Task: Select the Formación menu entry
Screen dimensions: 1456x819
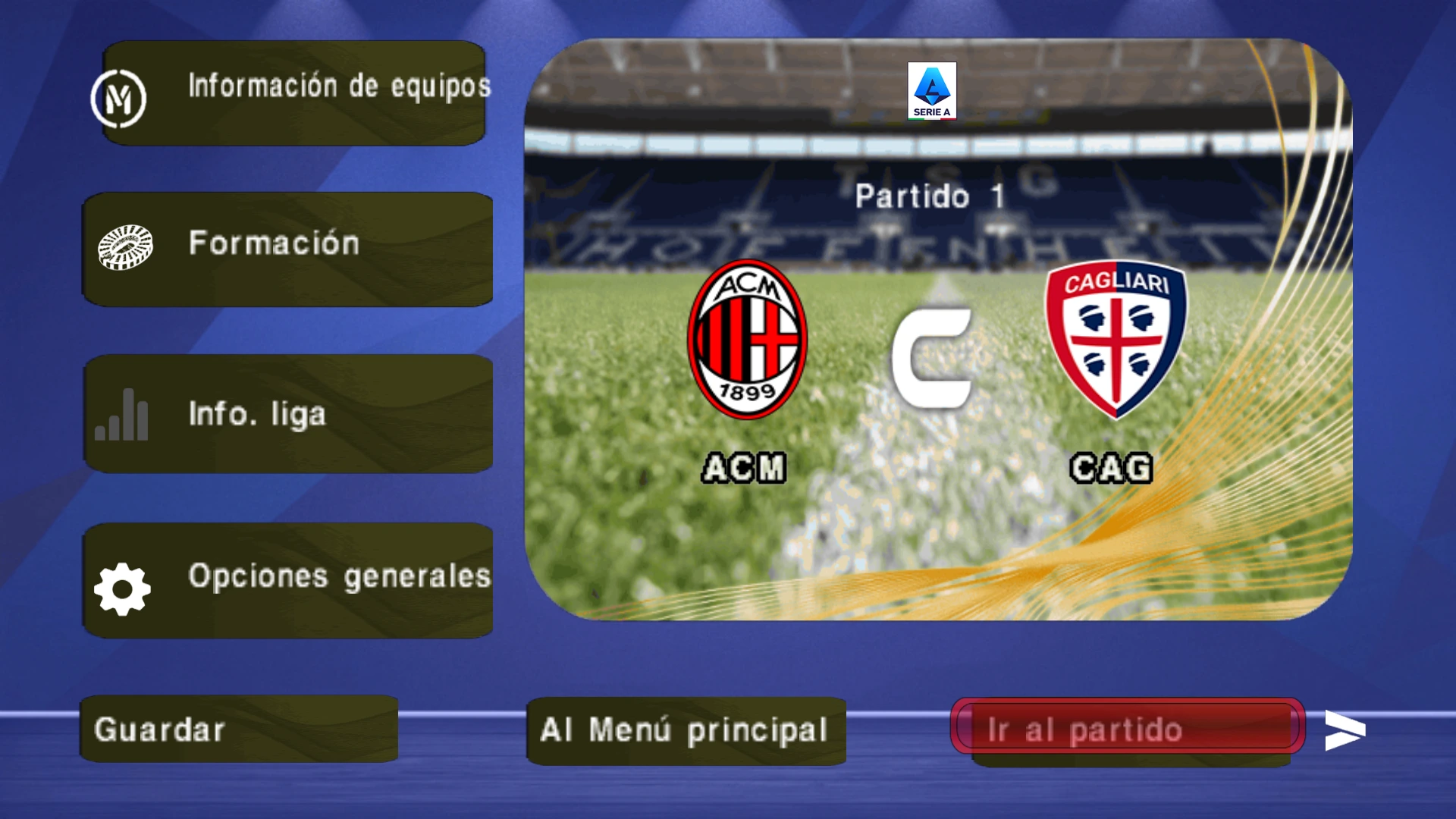Action: (288, 249)
